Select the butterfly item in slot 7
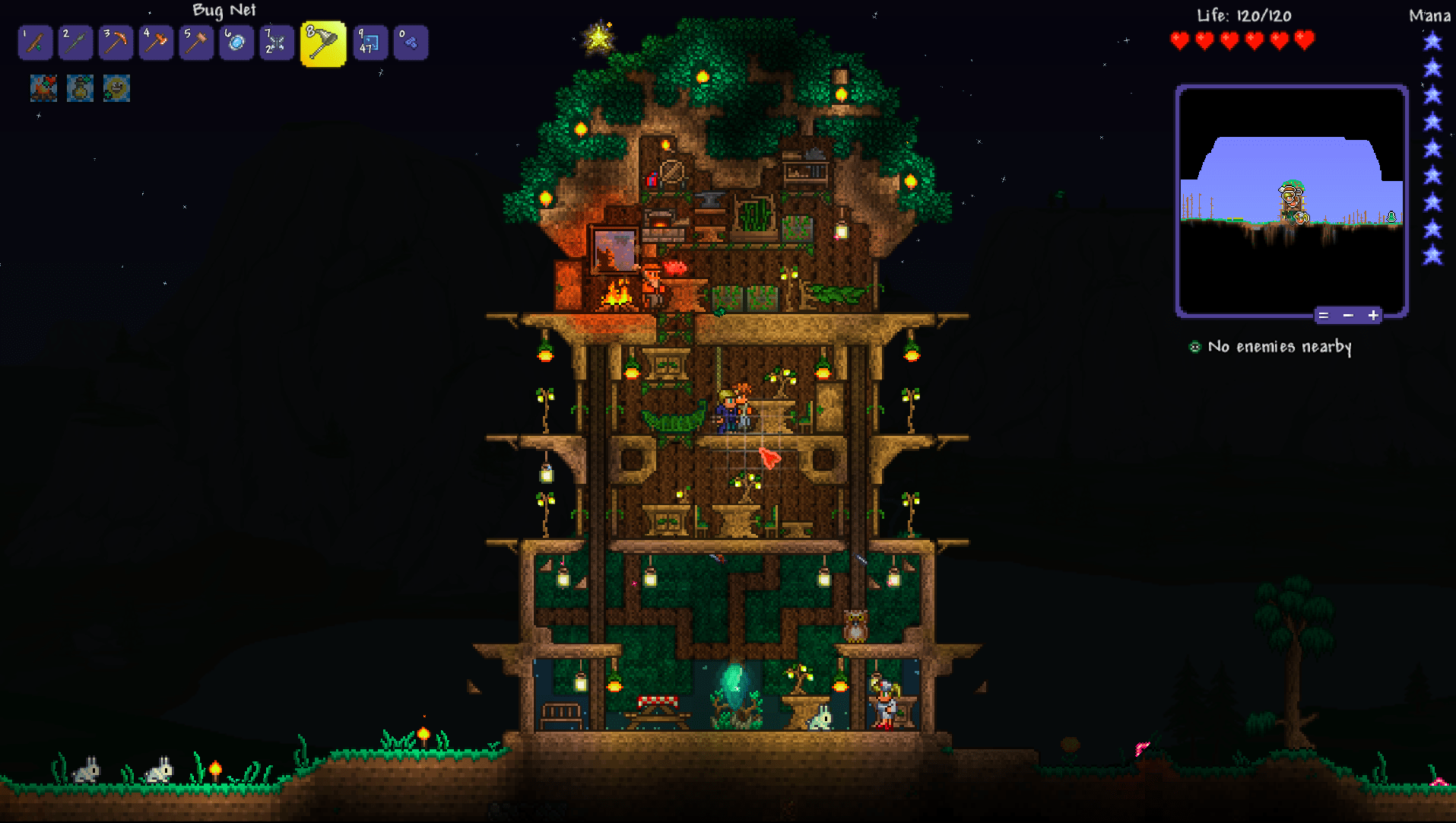 [x=277, y=43]
